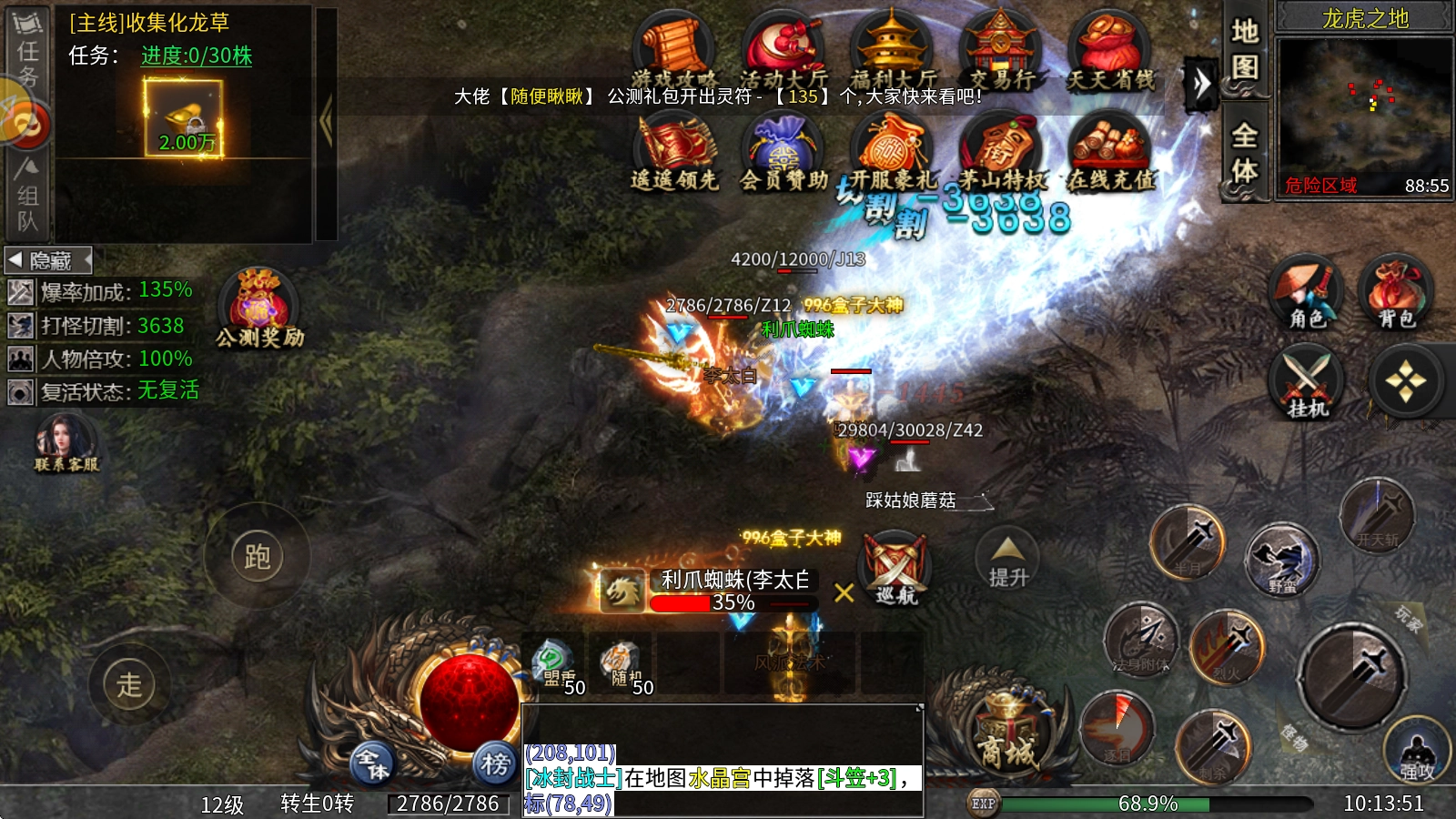This screenshot has width=1456, height=819.
Task: Open the 榜 ranking button
Action: (495, 763)
